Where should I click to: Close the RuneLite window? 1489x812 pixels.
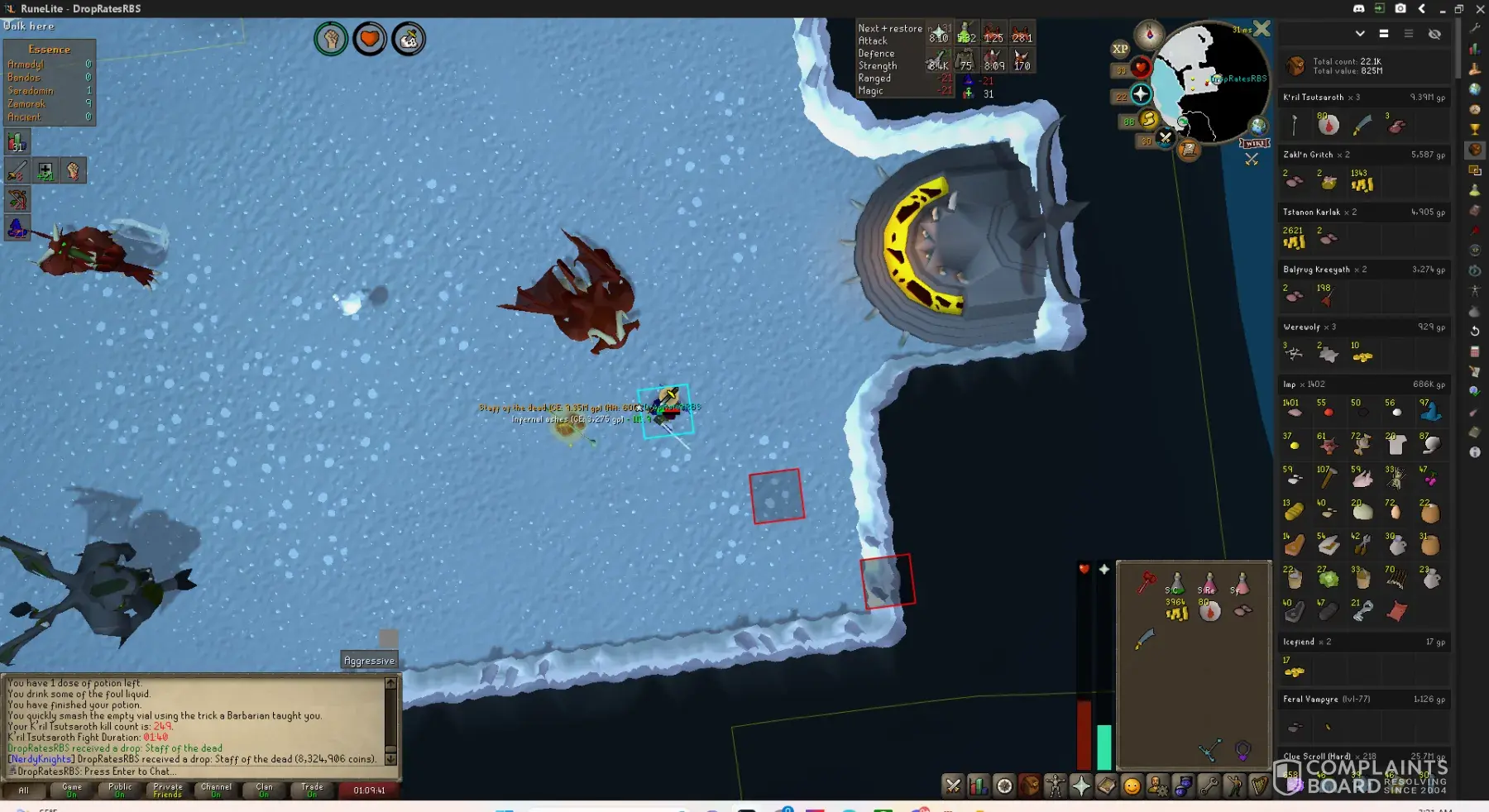[x=1480, y=9]
